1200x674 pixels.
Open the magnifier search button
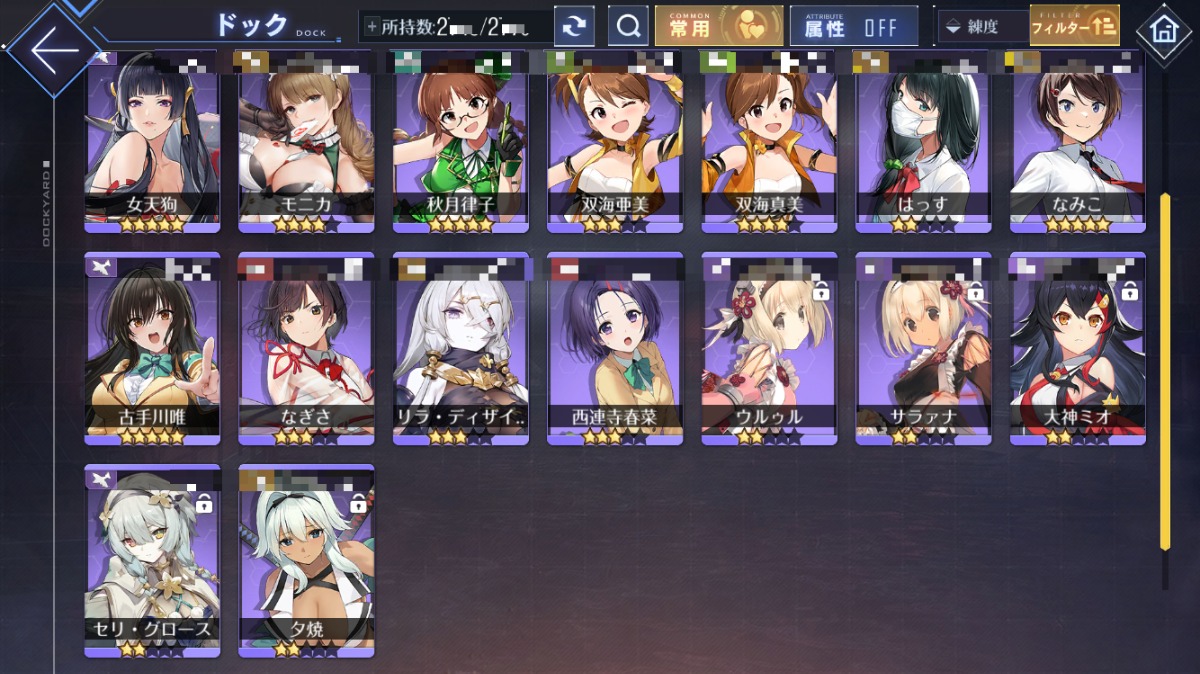628,27
